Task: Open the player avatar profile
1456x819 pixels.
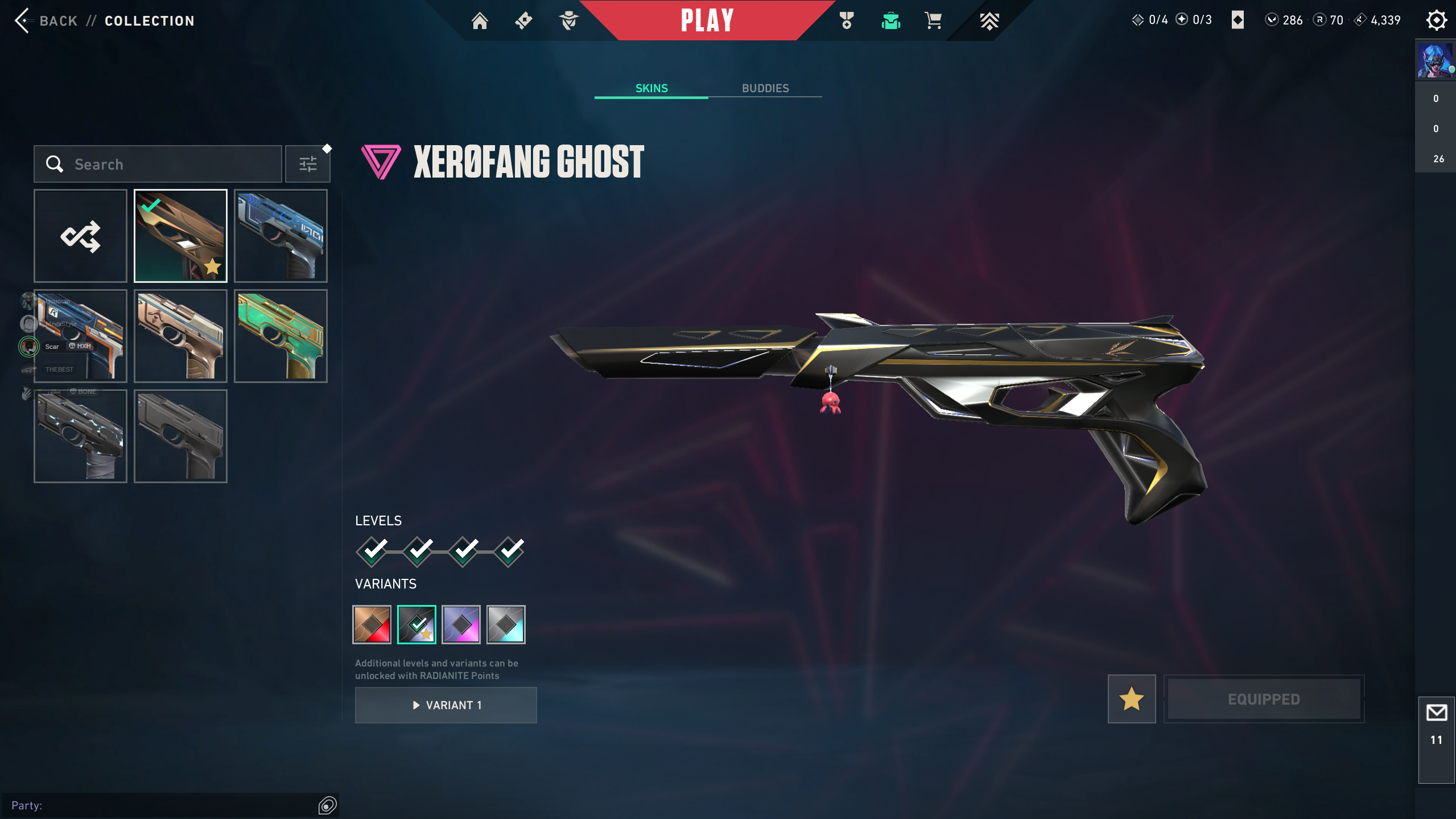Action: (1435, 60)
